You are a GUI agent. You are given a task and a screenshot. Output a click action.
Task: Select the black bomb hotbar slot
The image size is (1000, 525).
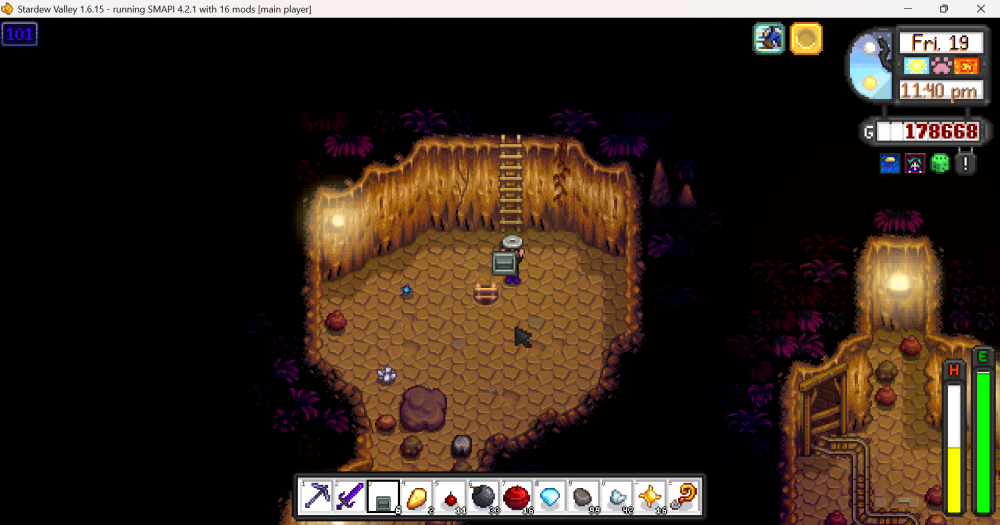coord(482,496)
